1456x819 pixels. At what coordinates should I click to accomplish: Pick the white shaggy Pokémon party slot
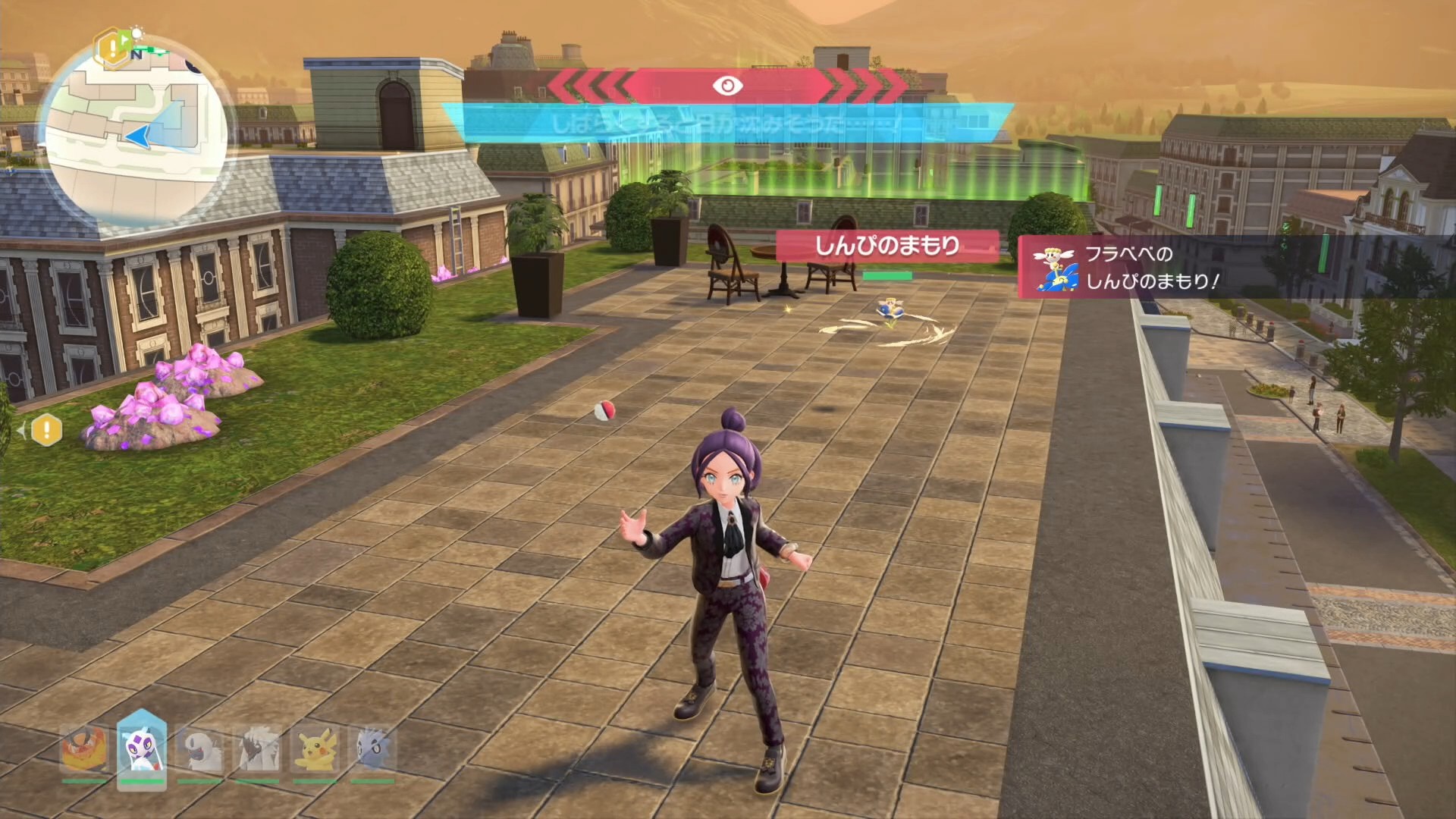[x=258, y=748]
